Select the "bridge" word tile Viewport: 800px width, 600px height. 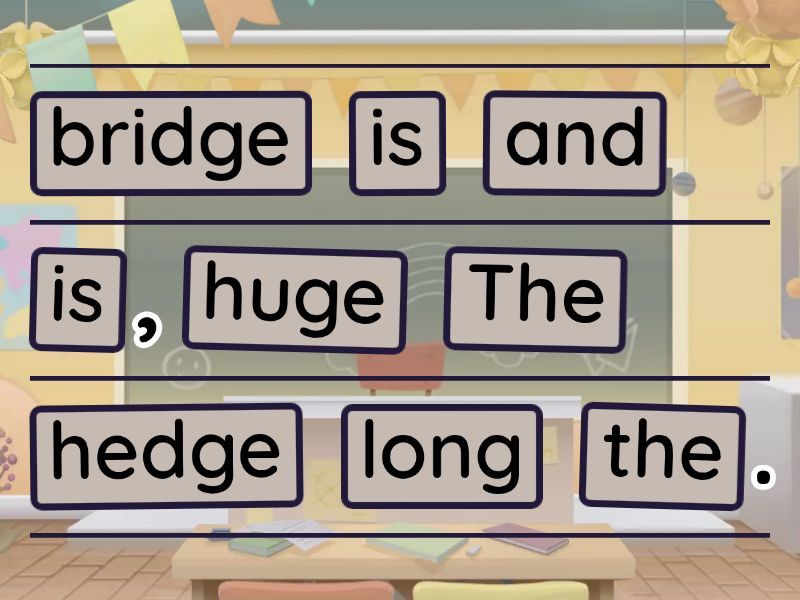tap(170, 143)
